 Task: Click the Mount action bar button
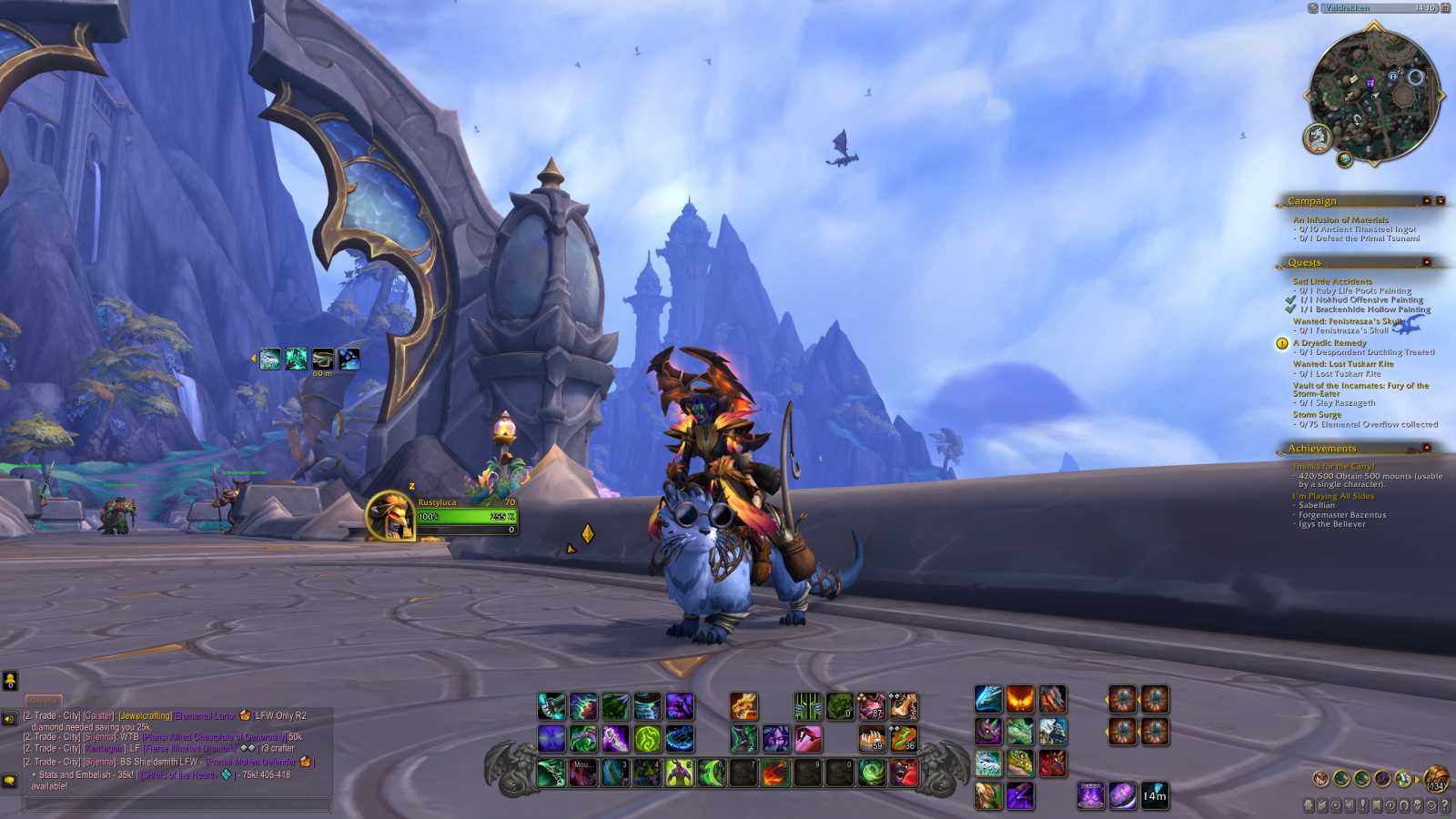pyautogui.click(x=582, y=771)
